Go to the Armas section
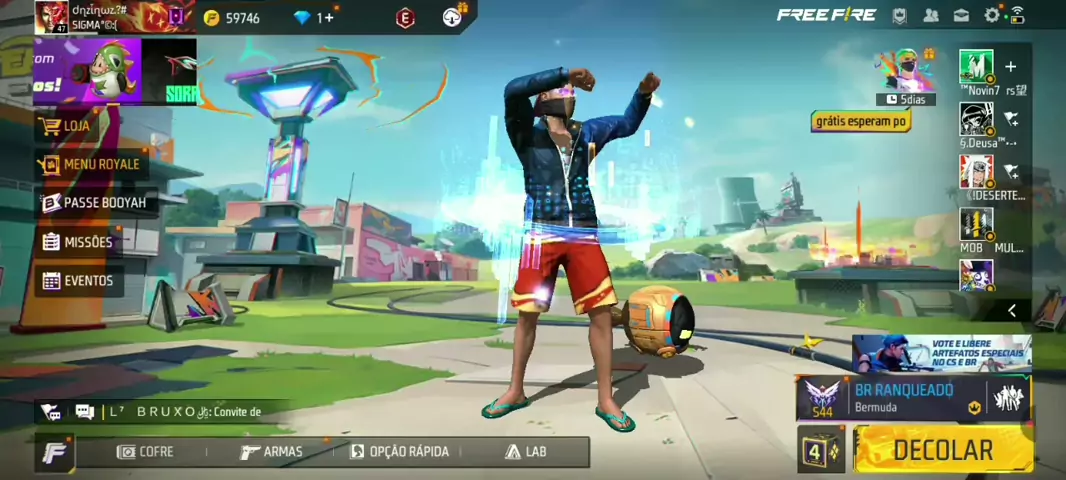Screen dimensions: 1066x480 (x=272, y=452)
